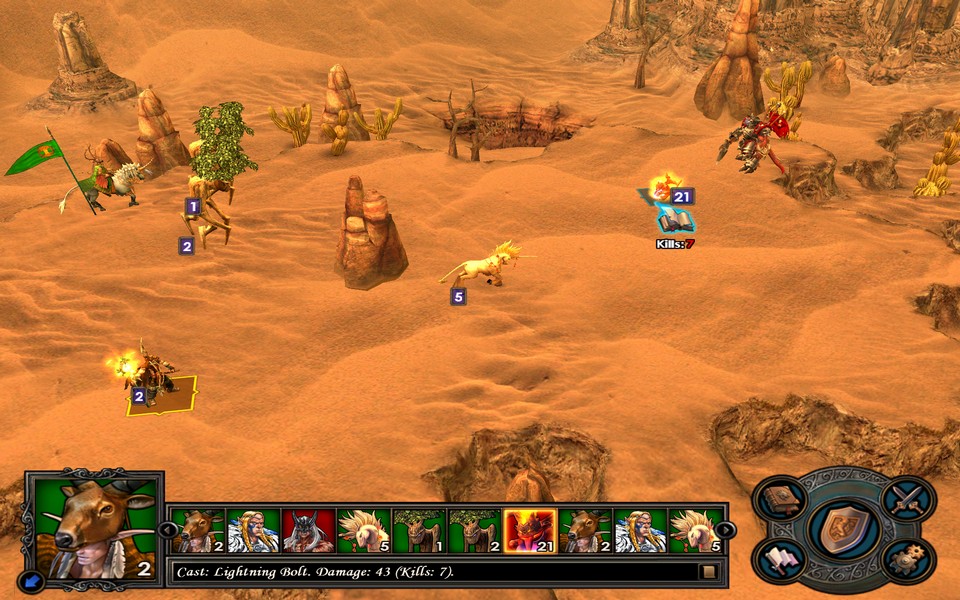Choose the treant portrait showing stack size 2
Viewport: 960px width, 600px height.
pyautogui.click(x=475, y=531)
